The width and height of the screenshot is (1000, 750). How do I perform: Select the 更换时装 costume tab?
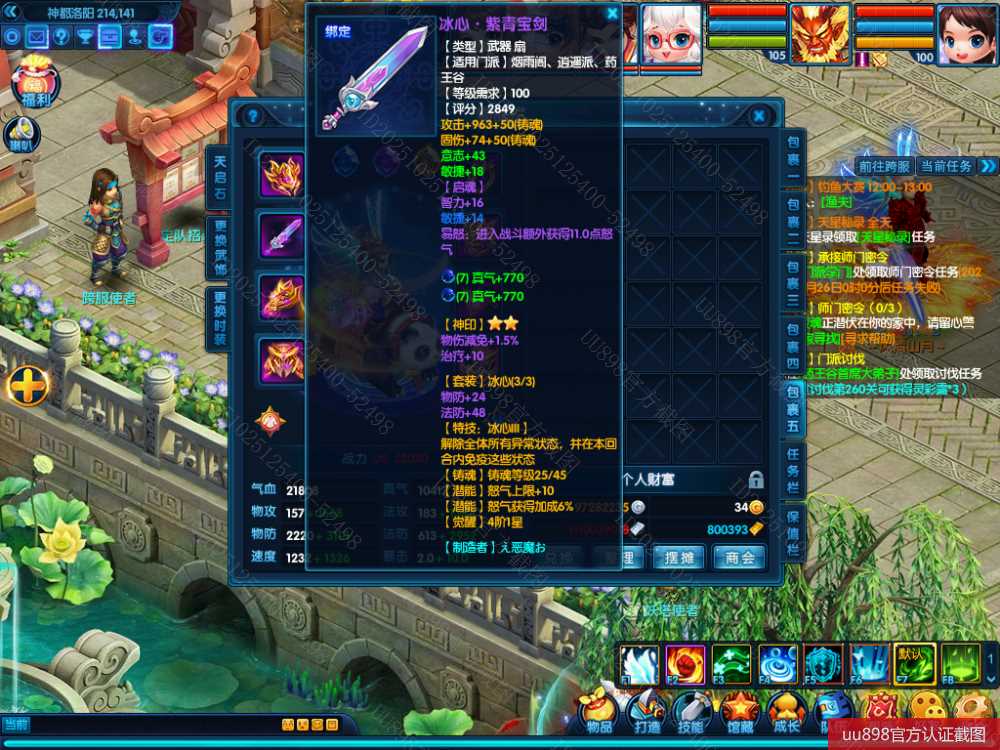(220, 318)
